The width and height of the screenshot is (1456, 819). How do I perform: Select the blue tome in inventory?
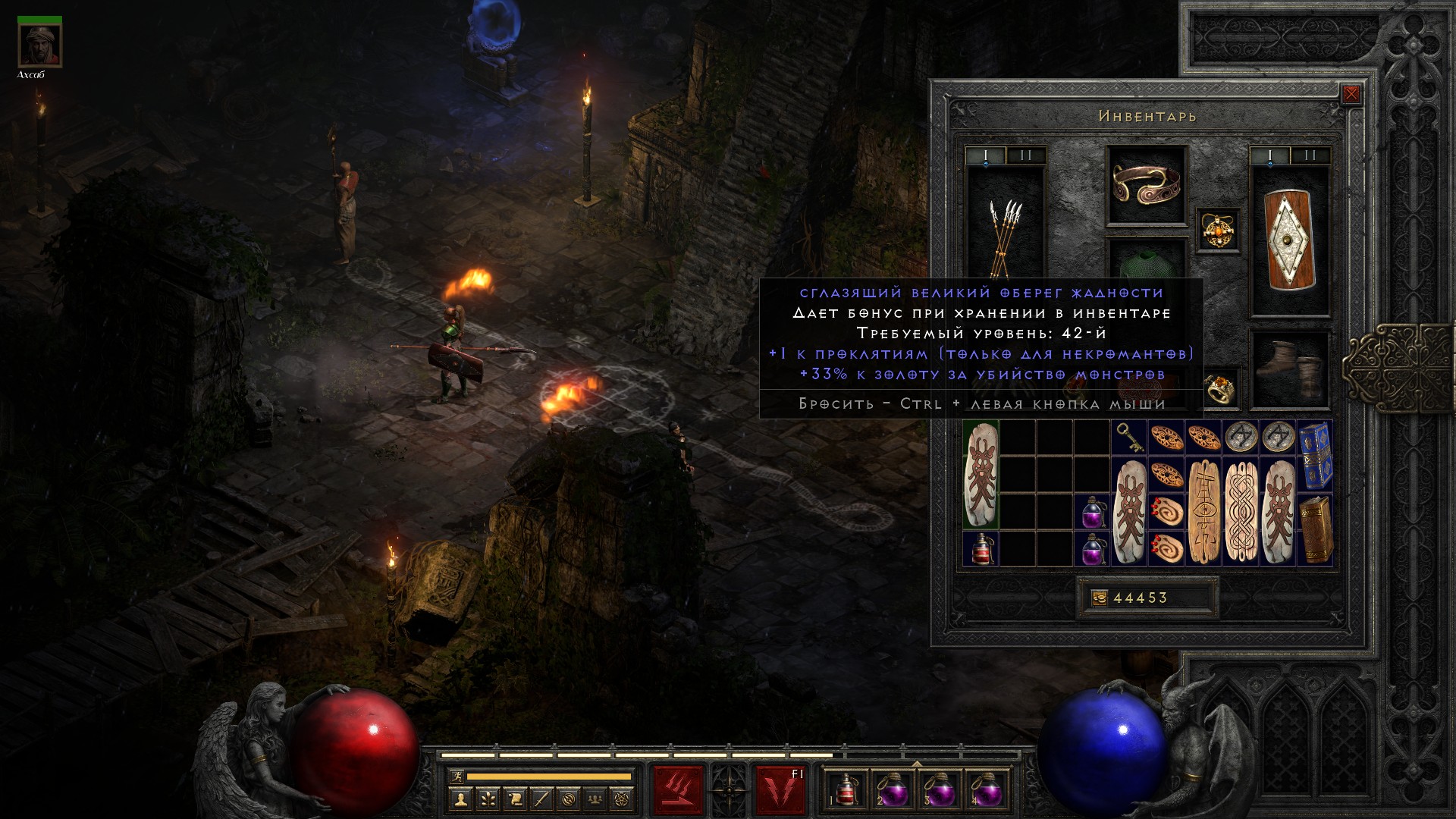coord(1315,456)
